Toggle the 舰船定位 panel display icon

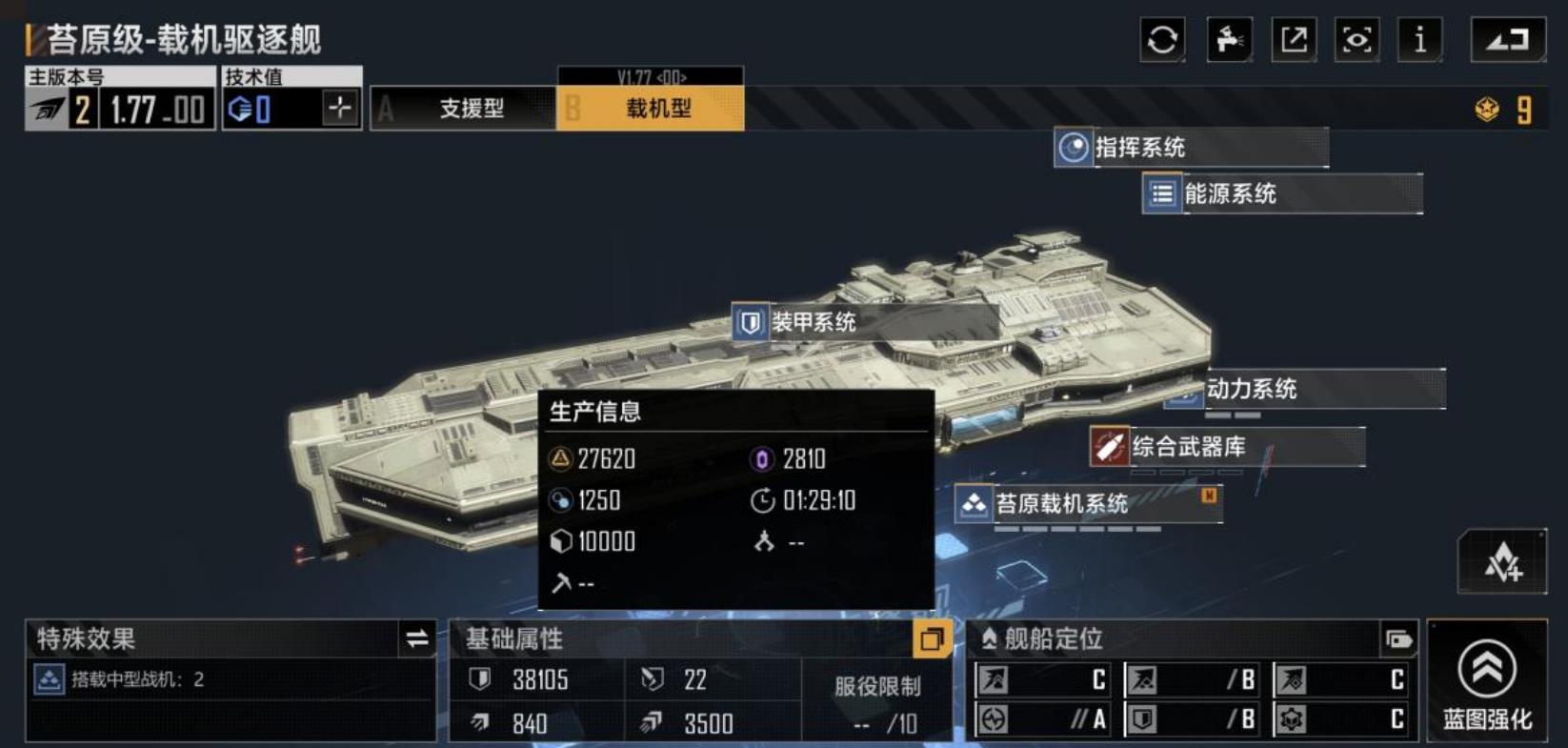(x=1398, y=639)
